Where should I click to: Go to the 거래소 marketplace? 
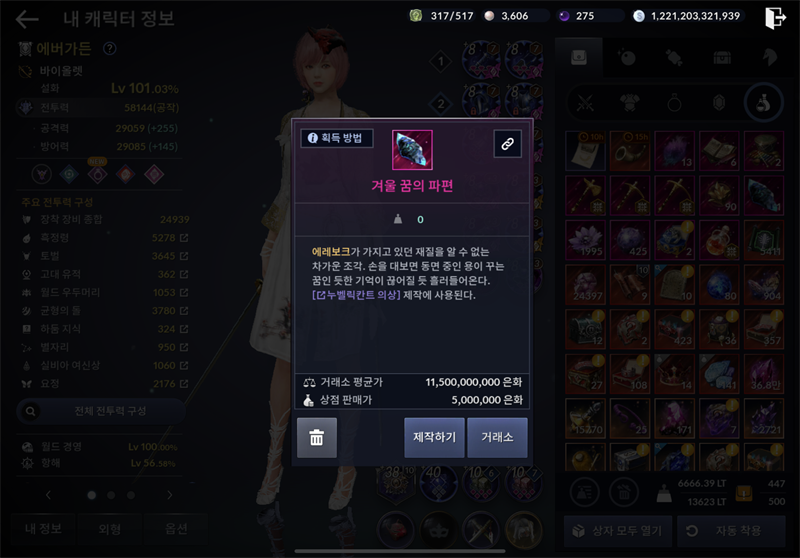pos(497,437)
